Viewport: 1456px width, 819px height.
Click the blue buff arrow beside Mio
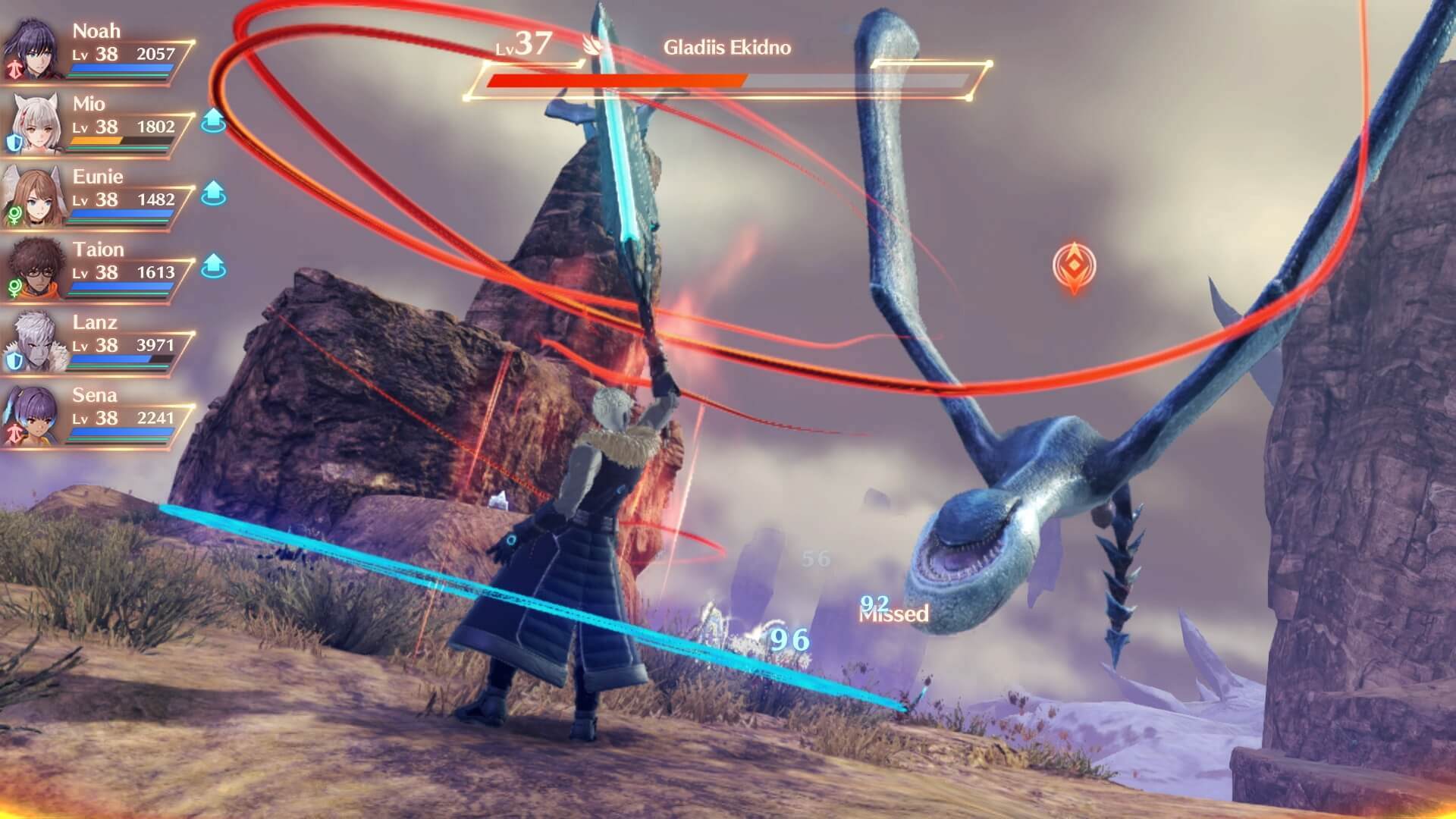(214, 121)
